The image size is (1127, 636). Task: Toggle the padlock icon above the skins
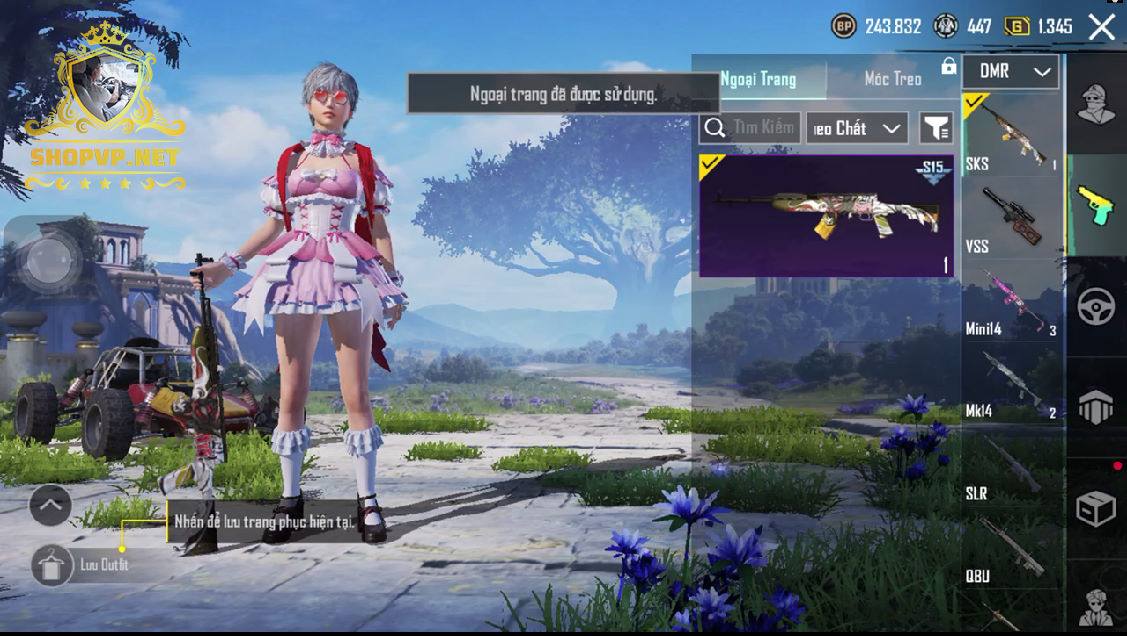[x=948, y=67]
